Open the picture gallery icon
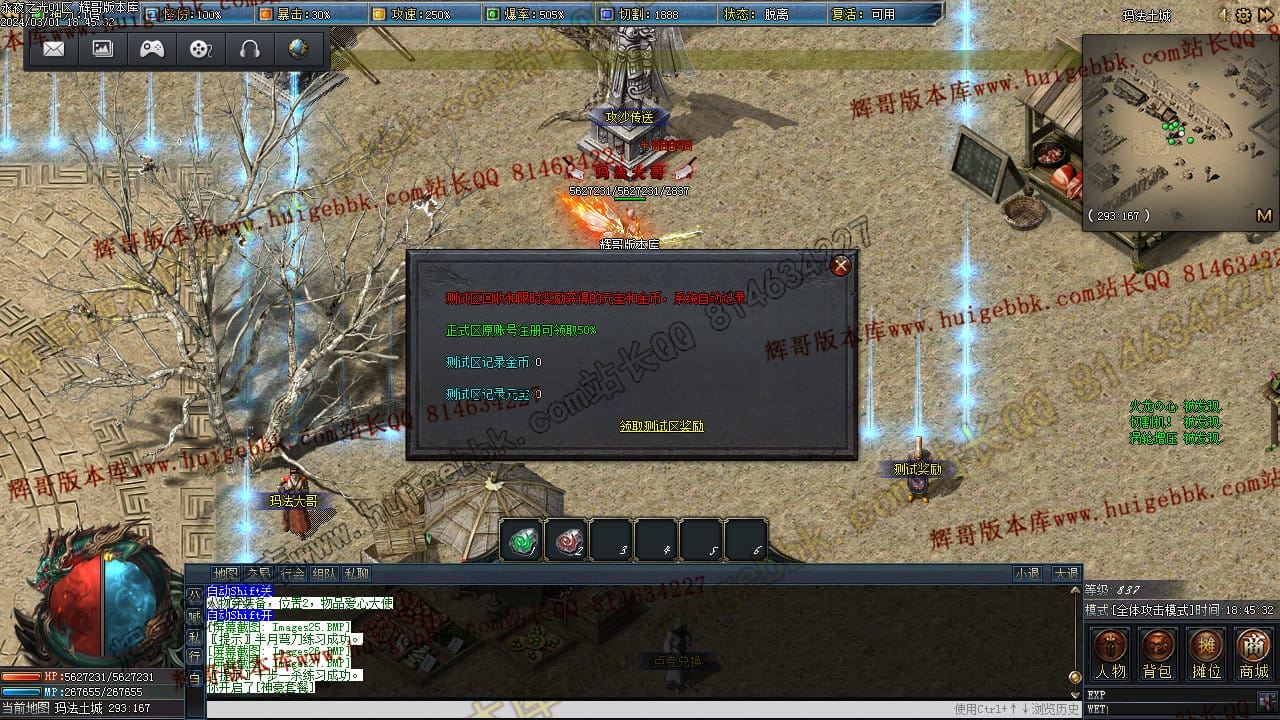The height and width of the screenshot is (720, 1280). [103, 49]
